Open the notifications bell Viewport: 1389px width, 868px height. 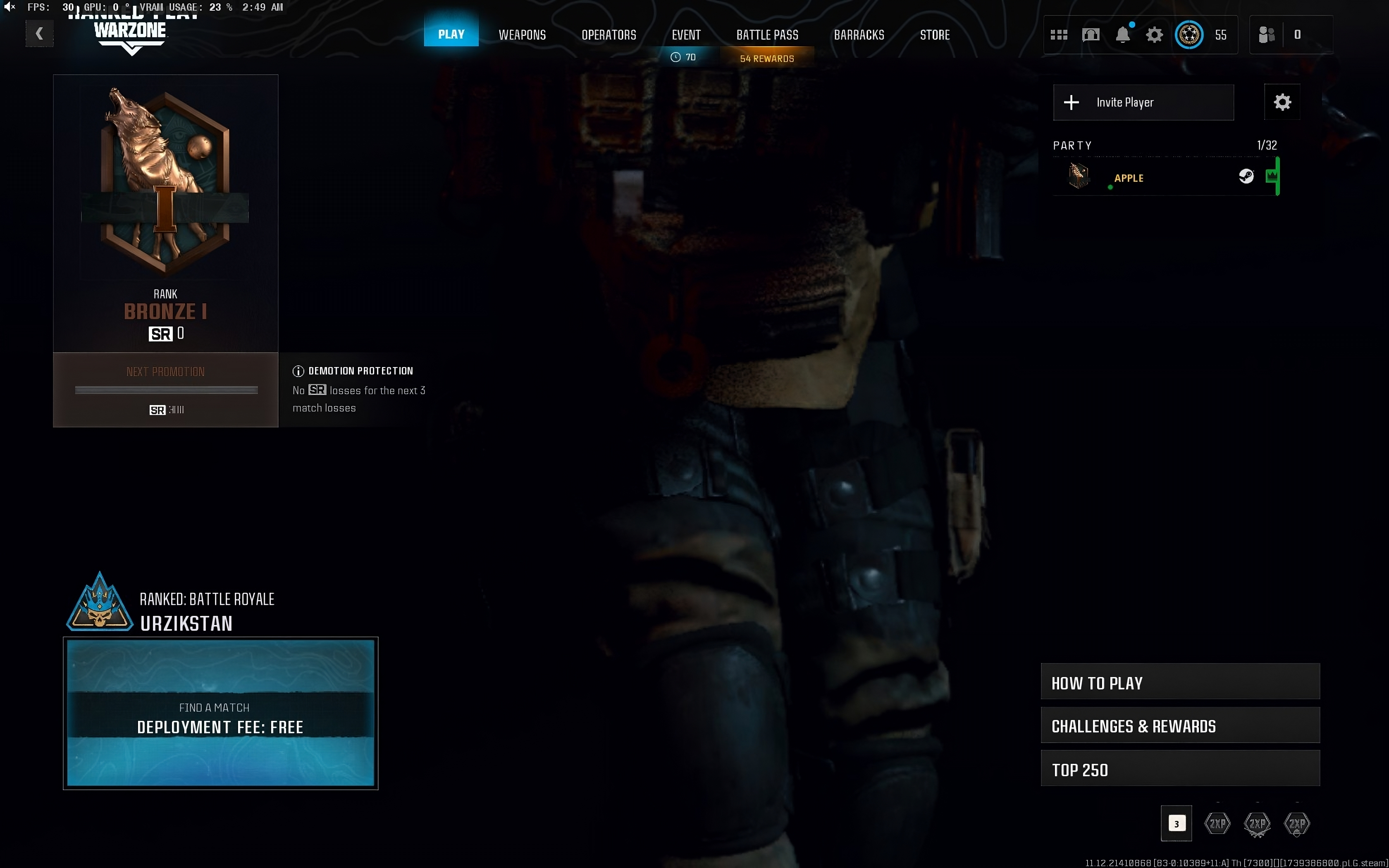click(1123, 34)
